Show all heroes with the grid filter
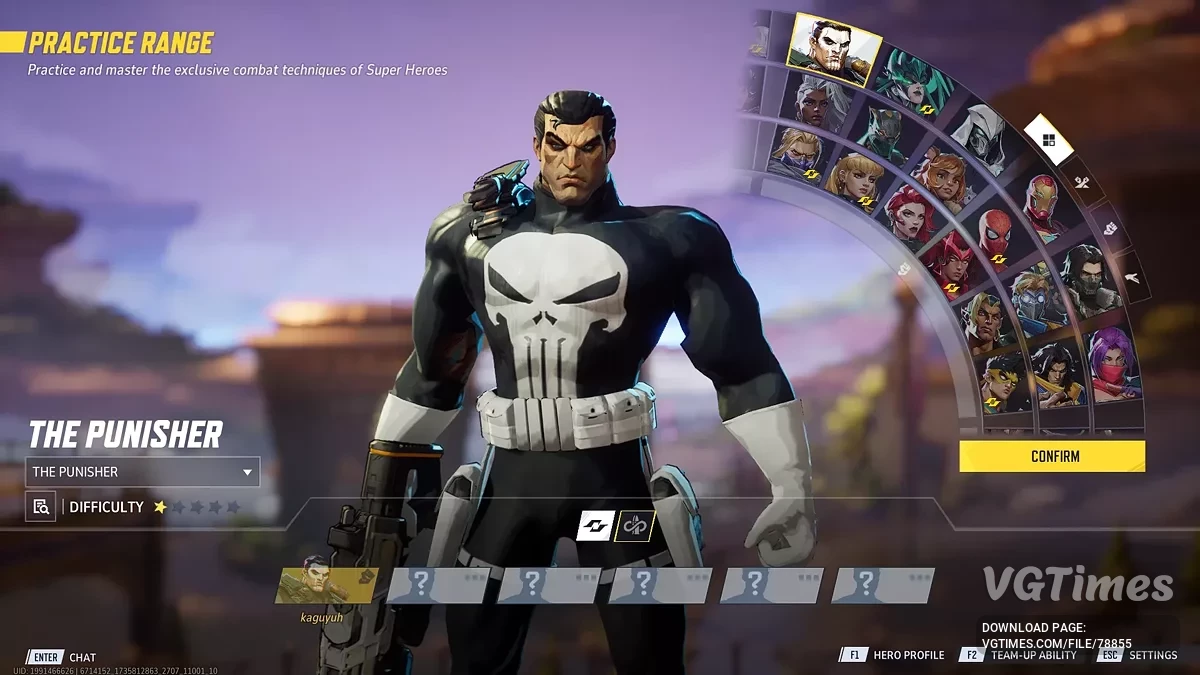 [1048, 140]
